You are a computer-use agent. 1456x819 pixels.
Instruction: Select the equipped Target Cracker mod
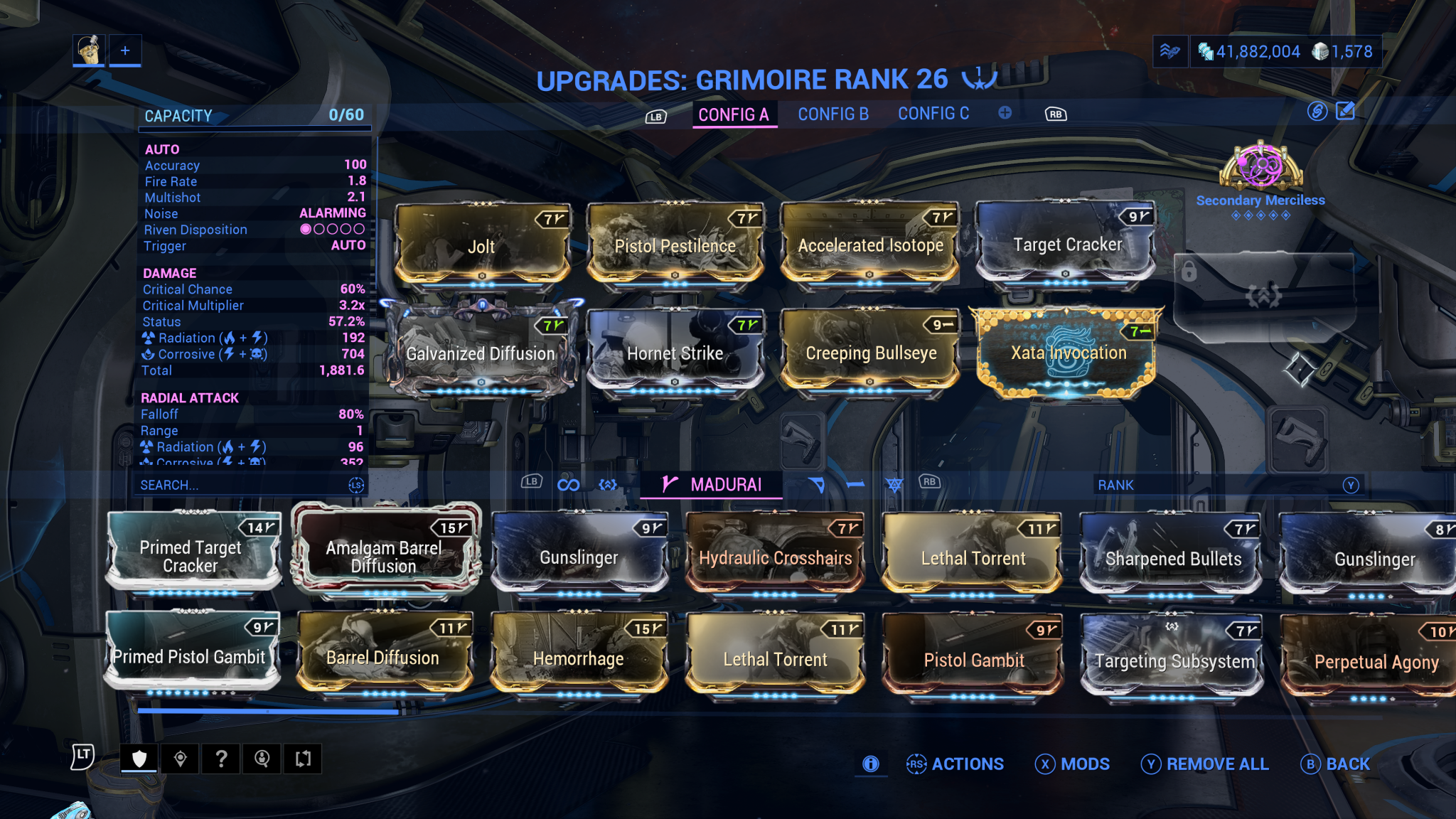(1066, 244)
